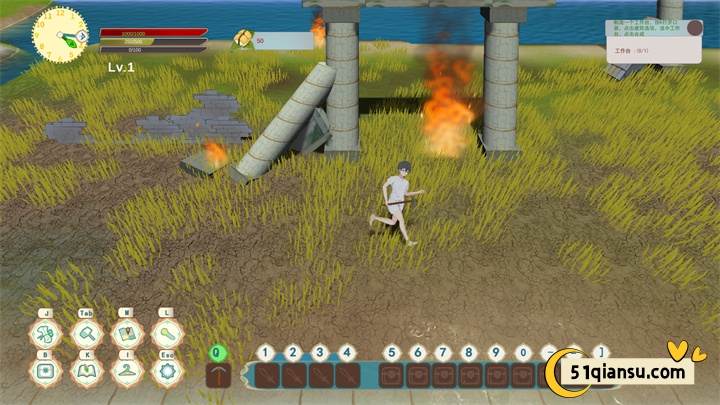
Task: Open the gear settings icon
Action: 166,371
